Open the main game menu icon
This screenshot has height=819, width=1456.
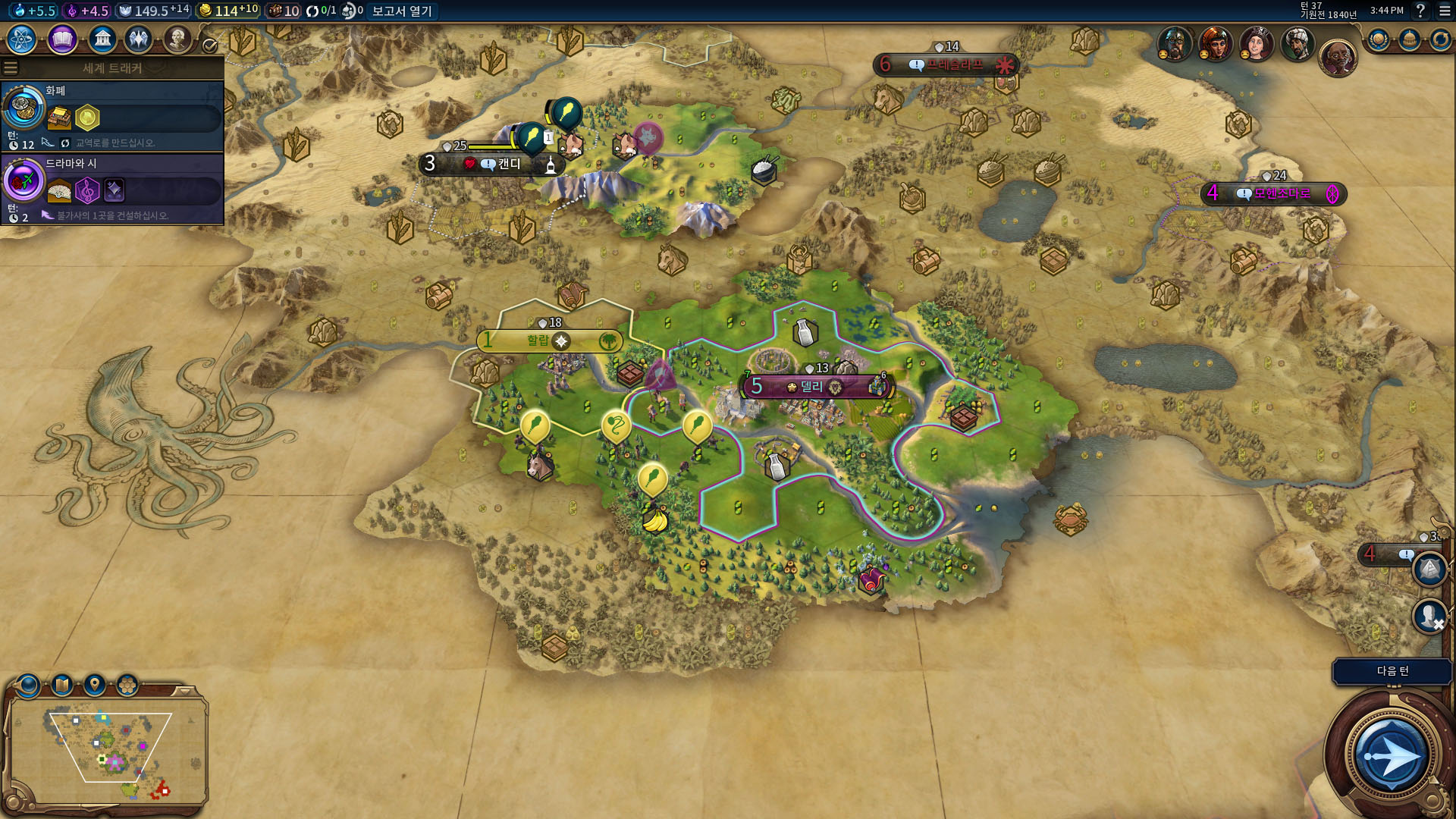(x=1444, y=11)
